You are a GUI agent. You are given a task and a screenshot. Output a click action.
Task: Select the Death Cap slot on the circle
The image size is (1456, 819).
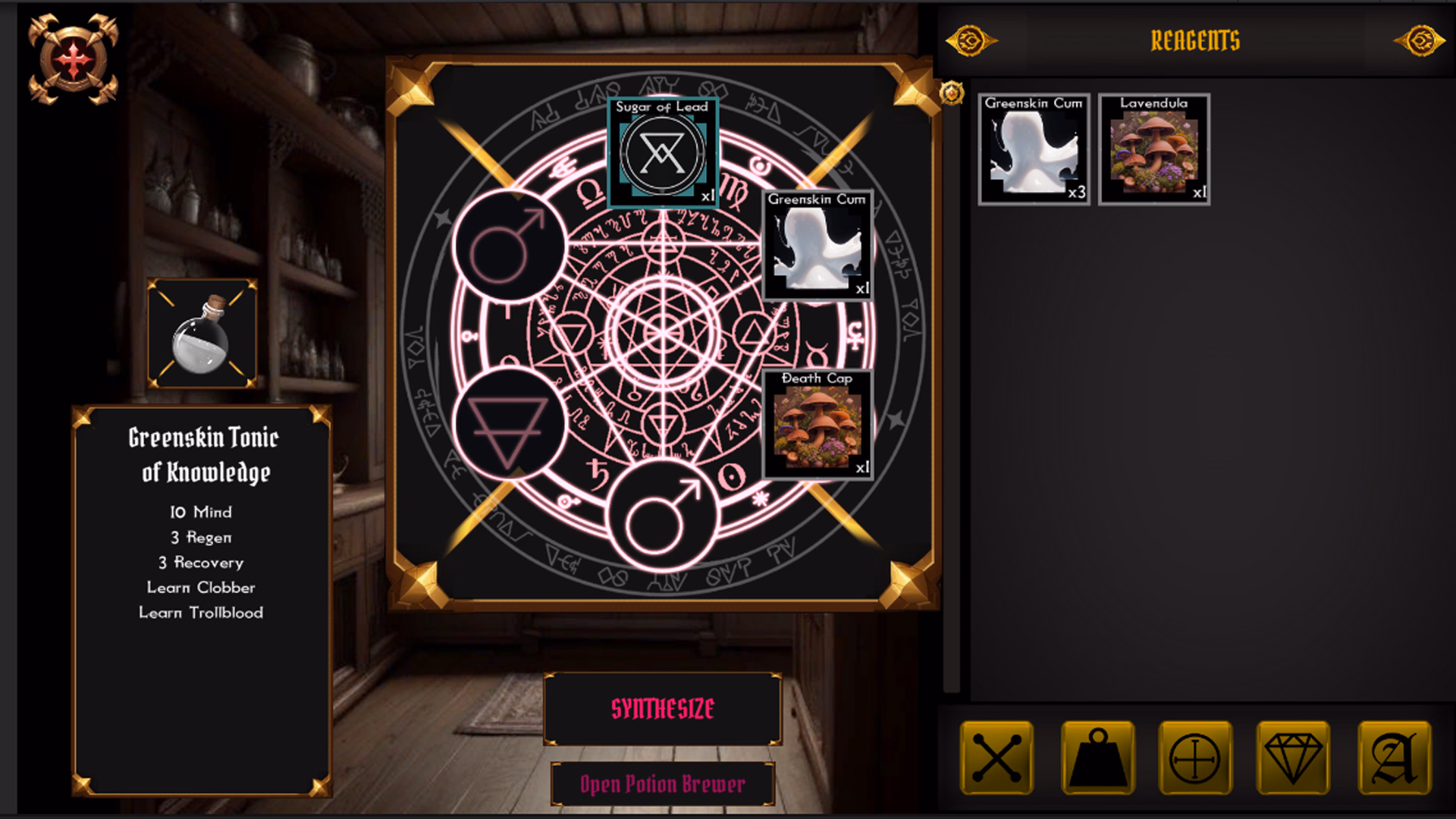[817, 425]
